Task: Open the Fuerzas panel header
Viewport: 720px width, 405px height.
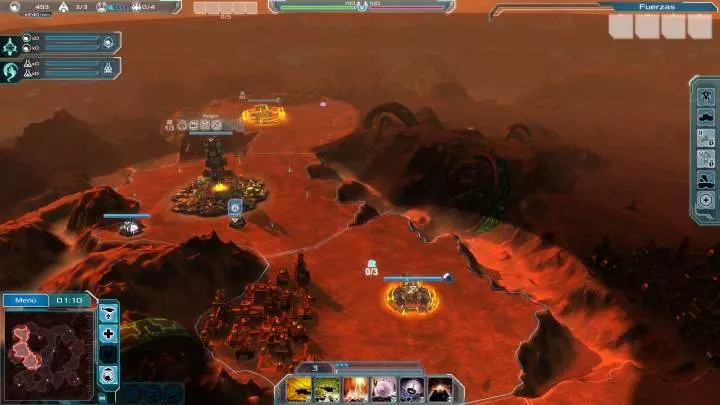Action: (662, 6)
